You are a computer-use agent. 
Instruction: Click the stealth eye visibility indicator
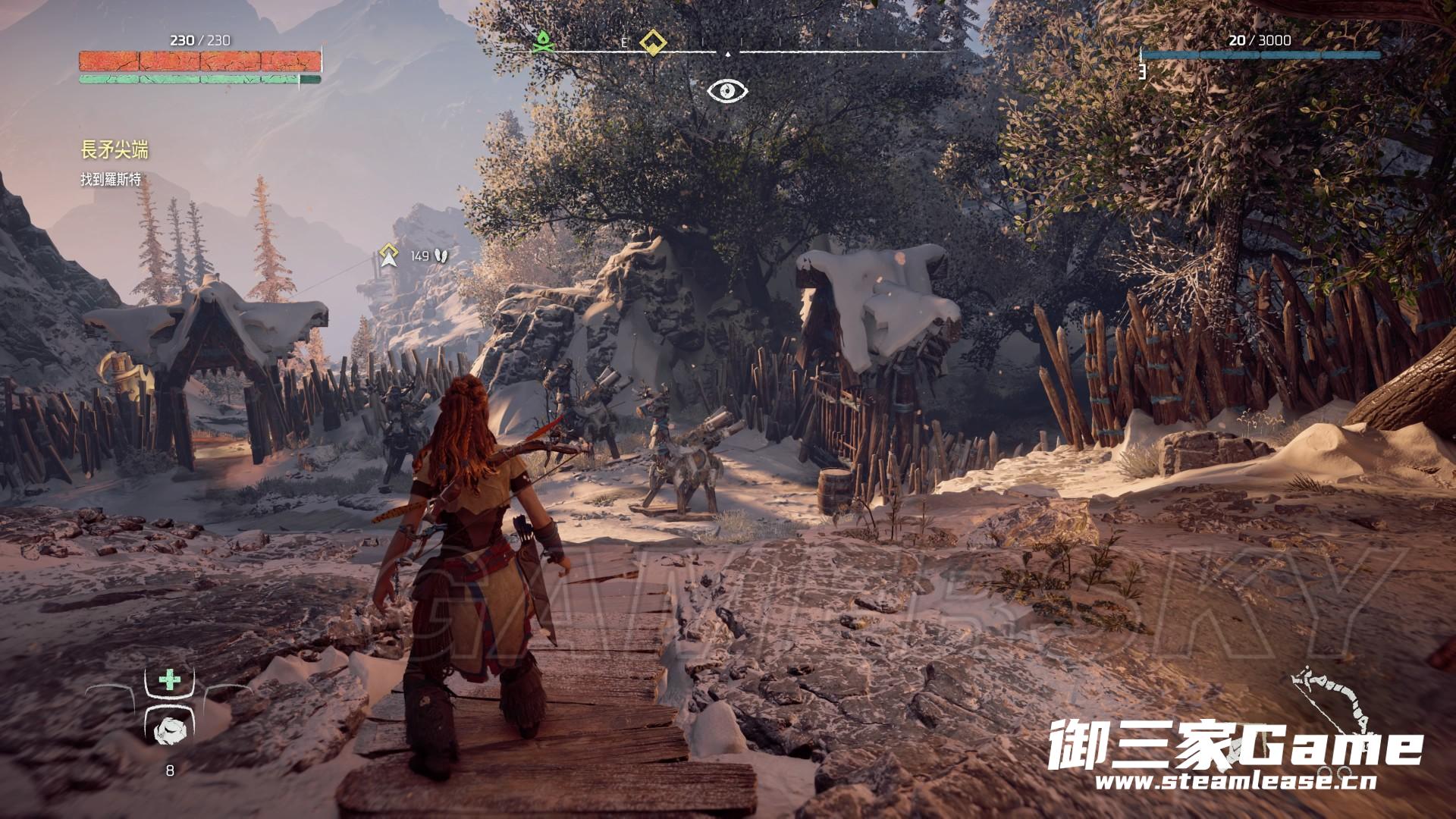(727, 91)
